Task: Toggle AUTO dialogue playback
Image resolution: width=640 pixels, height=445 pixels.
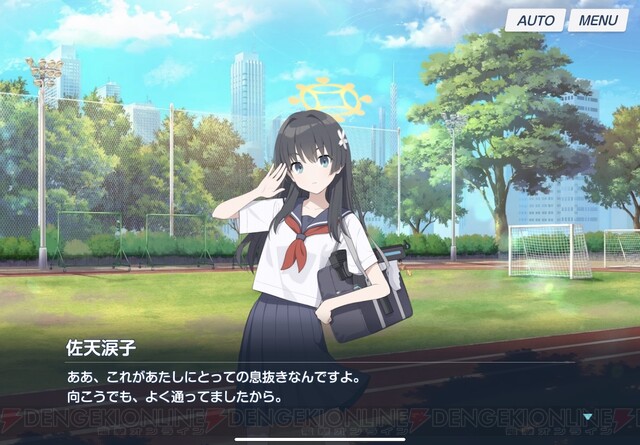Action: (x=535, y=20)
